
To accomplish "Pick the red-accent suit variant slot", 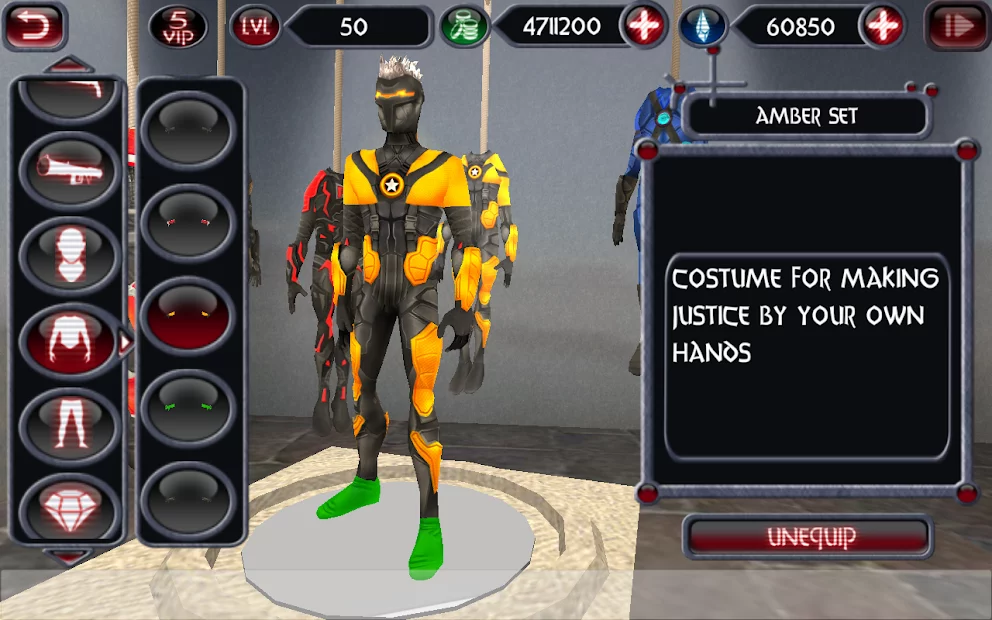I will coord(188,224).
